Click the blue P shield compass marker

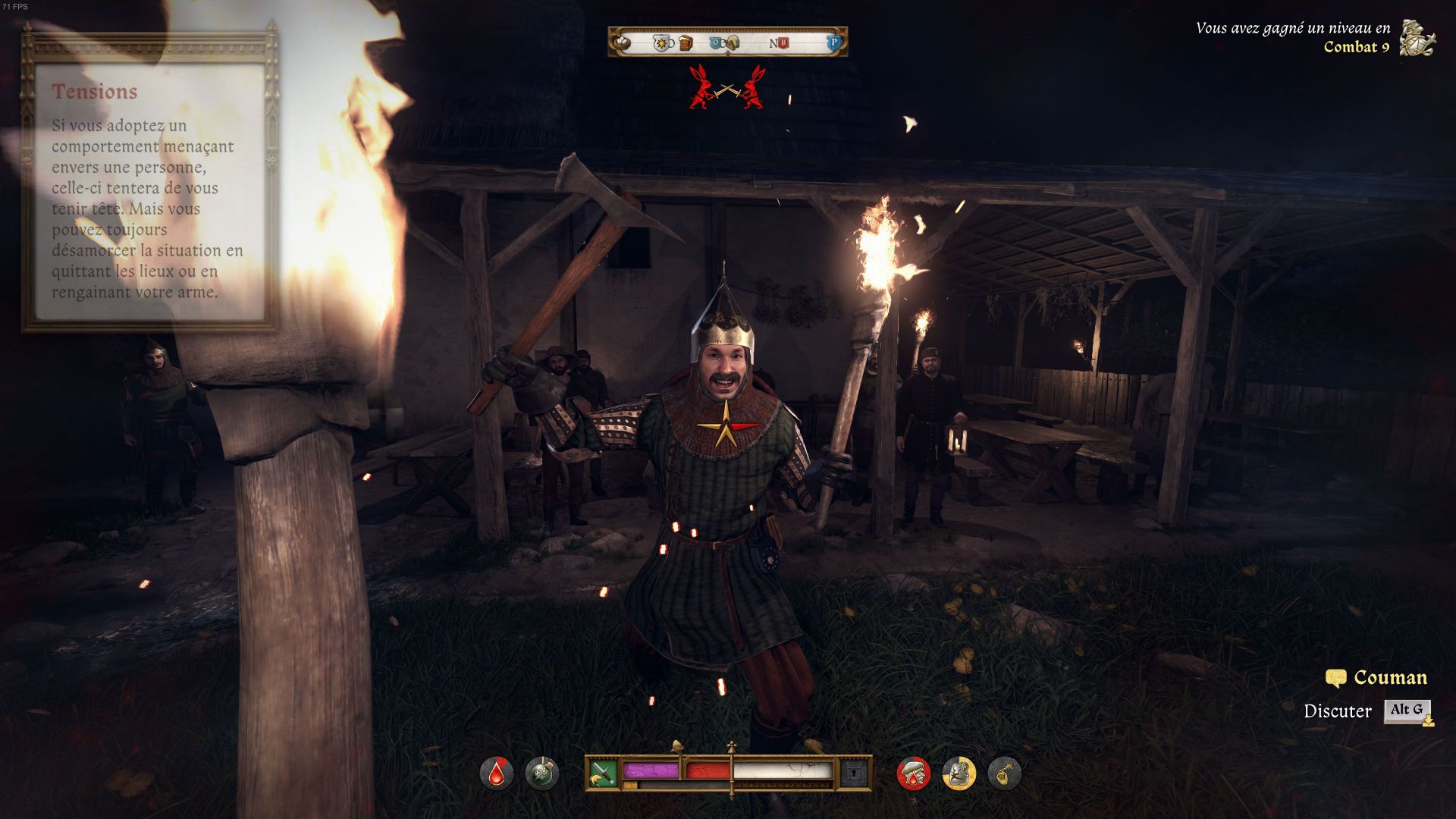click(x=833, y=42)
